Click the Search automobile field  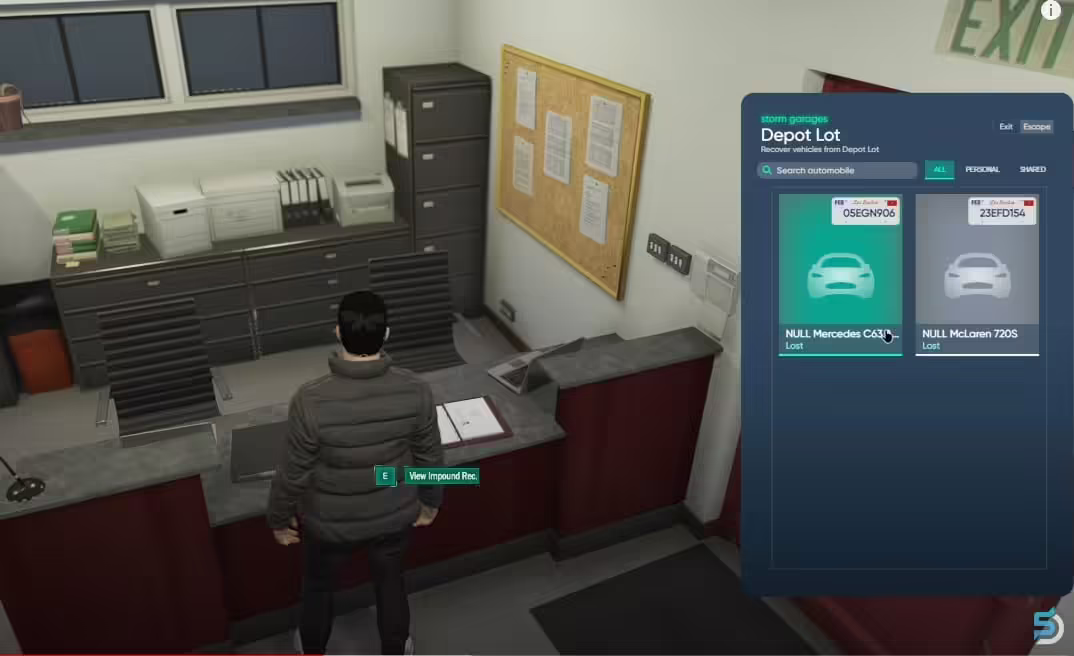pos(838,170)
